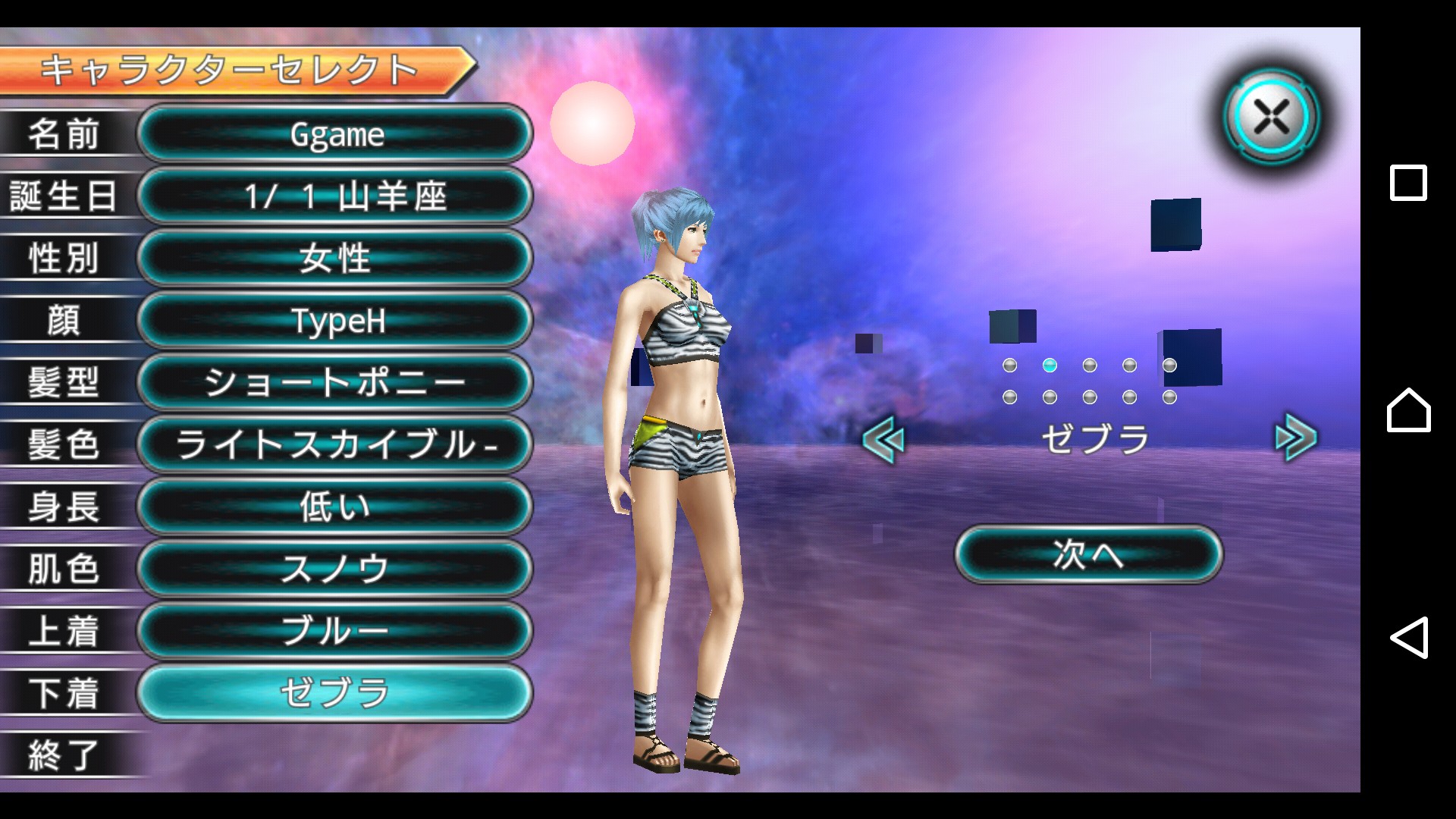
Task: Tap the Android home button
Action: tap(1408, 410)
